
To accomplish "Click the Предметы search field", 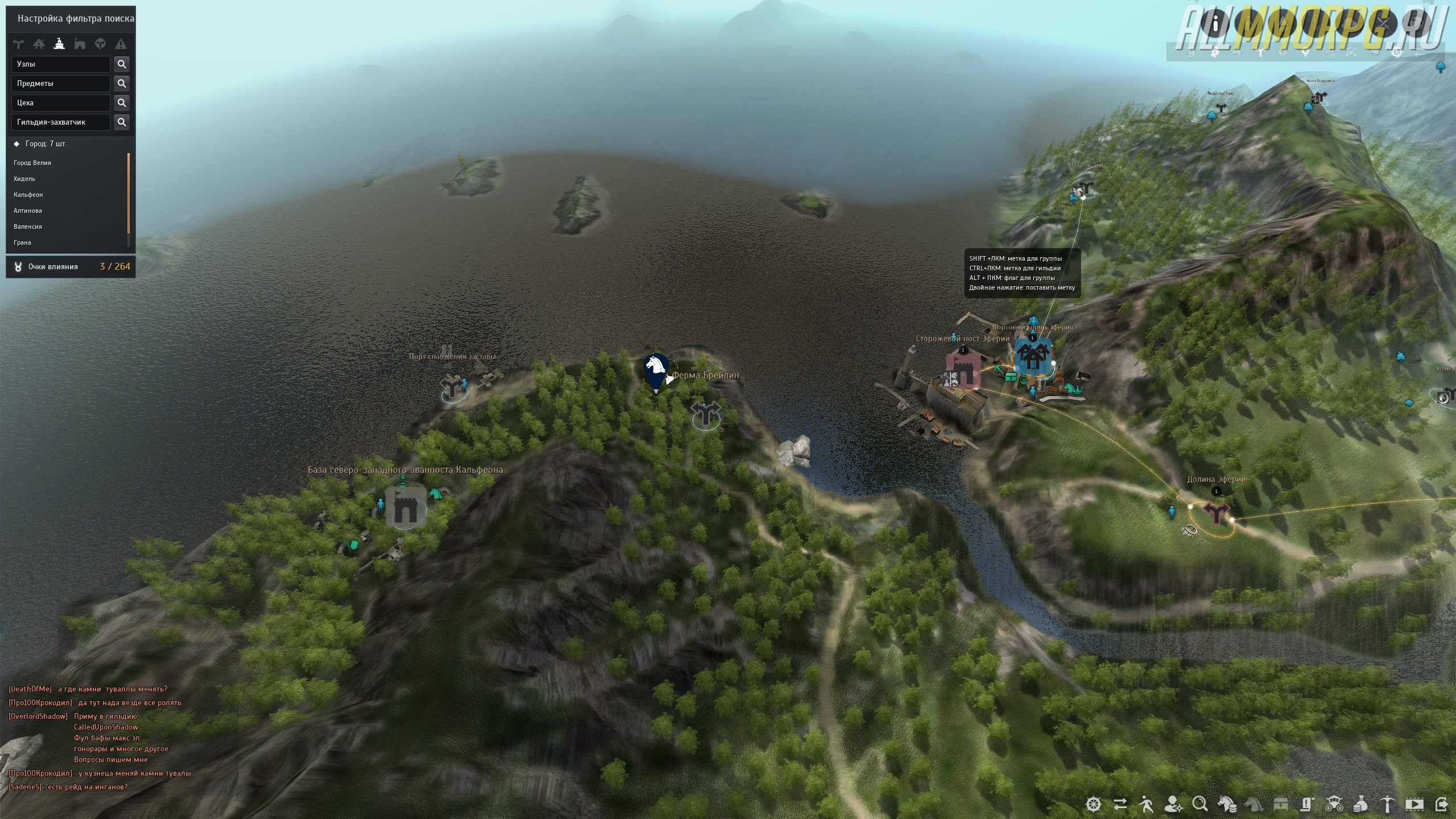I will click(x=60, y=84).
